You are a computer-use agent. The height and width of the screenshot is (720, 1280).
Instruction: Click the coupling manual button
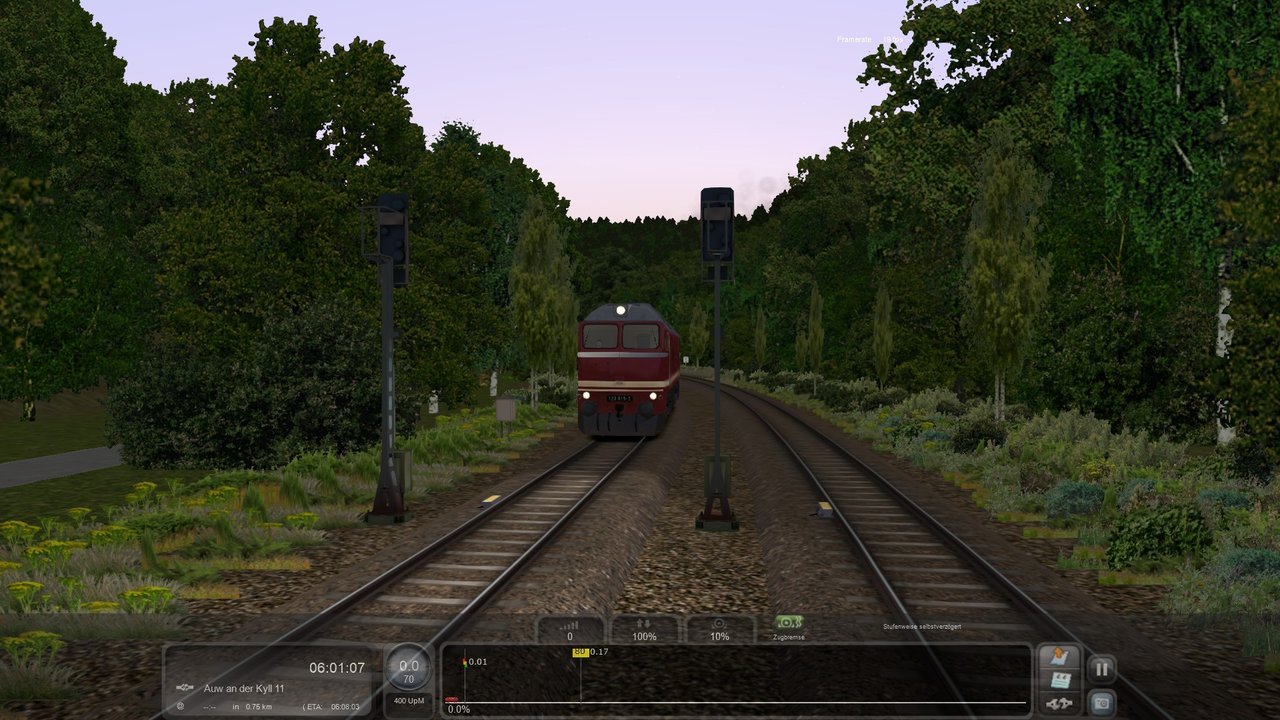[1059, 704]
